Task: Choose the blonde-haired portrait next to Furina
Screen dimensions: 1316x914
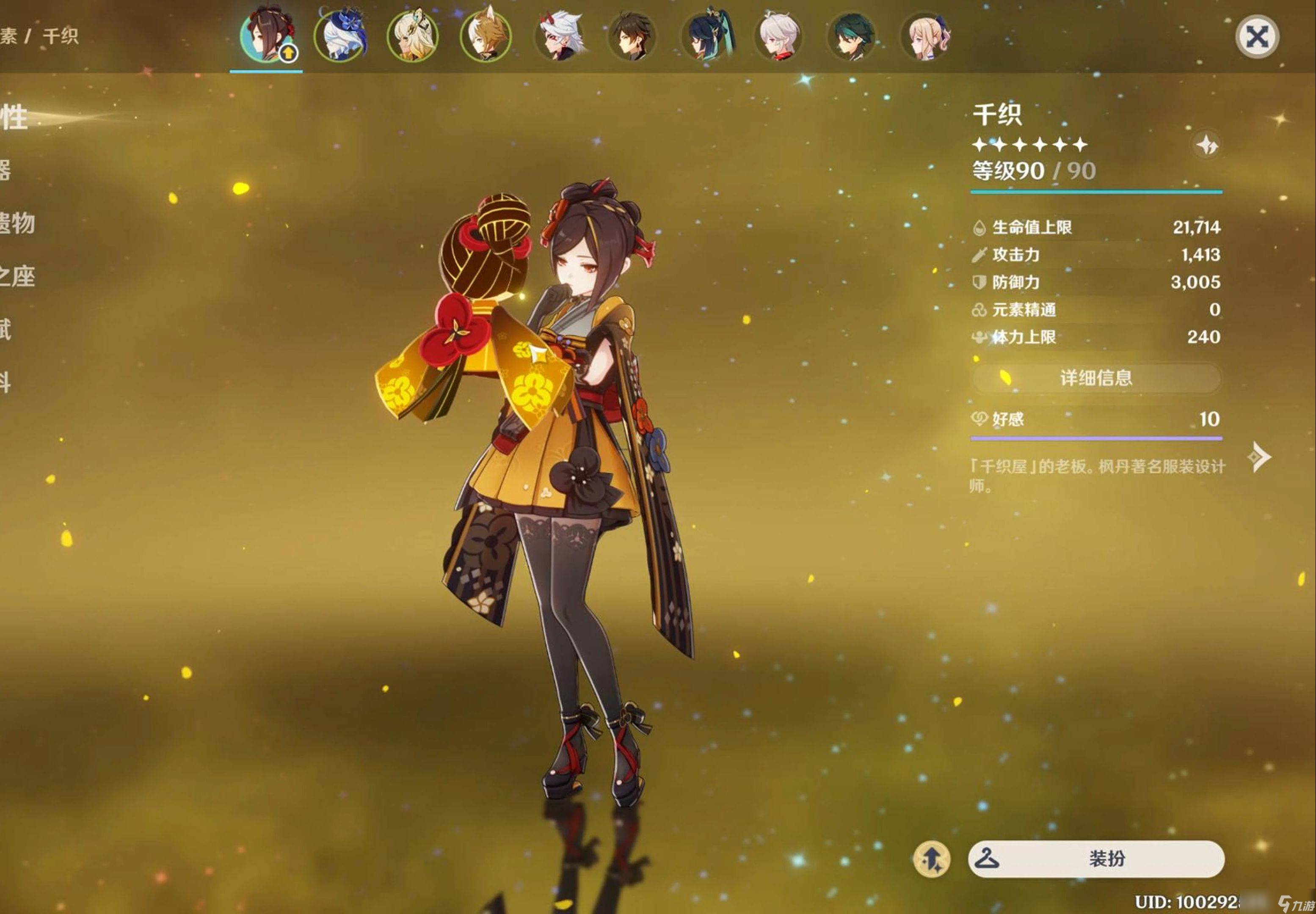Action: coord(413,36)
